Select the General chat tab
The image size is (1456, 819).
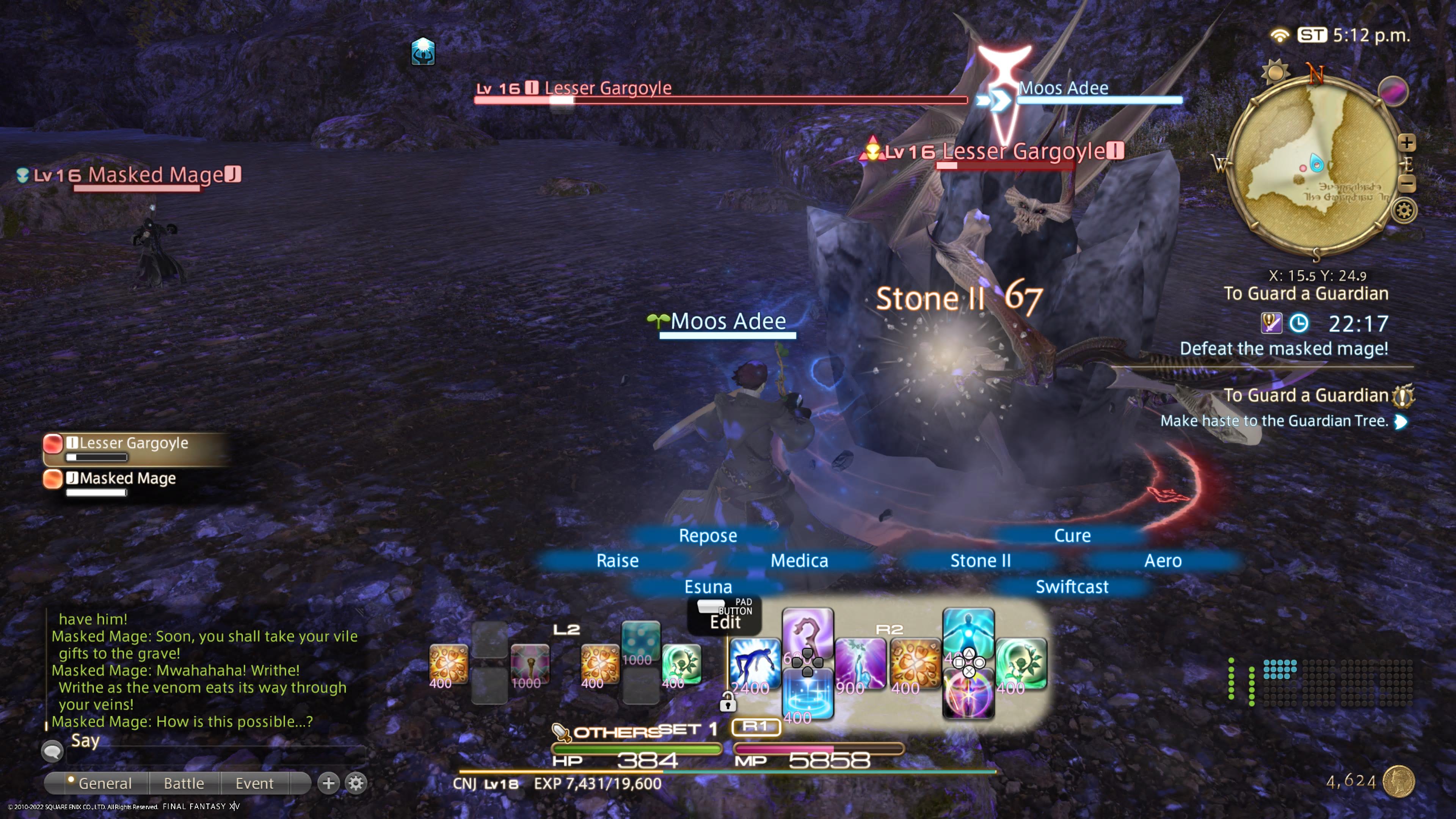(x=105, y=783)
